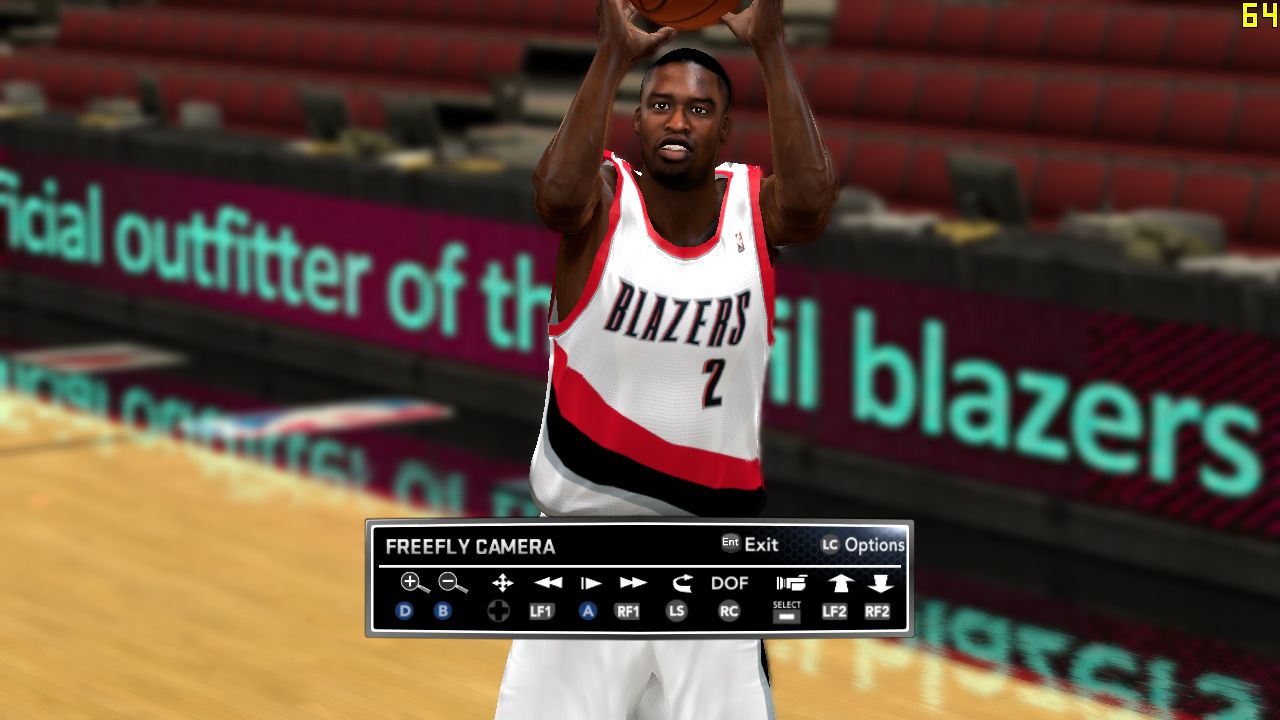Image resolution: width=1280 pixels, height=720 pixels.
Task: Select the zoom-out magnifier icon
Action: pyautogui.click(x=452, y=583)
